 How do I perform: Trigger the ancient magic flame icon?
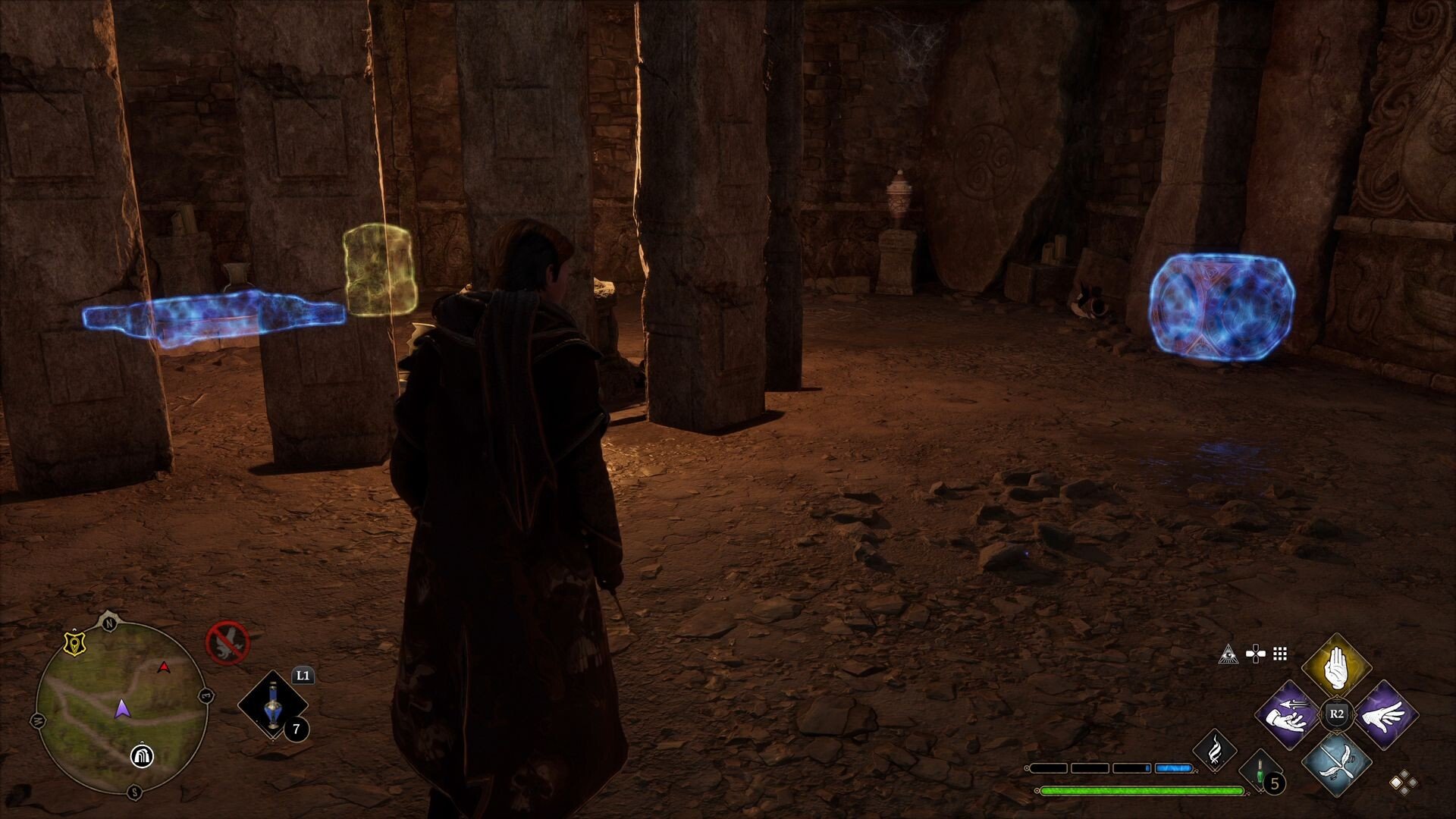[x=1215, y=751]
